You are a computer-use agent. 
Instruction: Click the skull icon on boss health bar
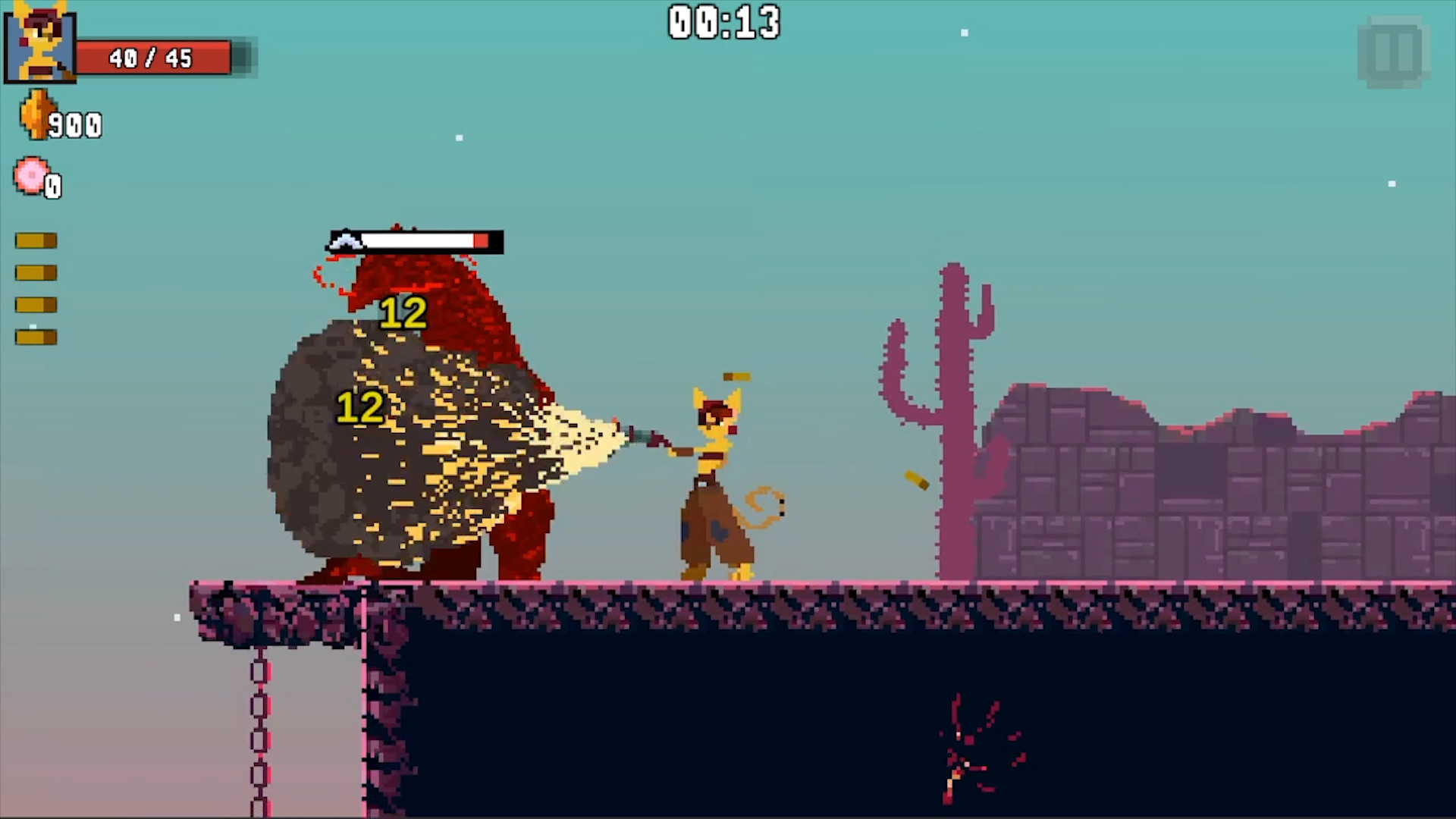click(346, 242)
